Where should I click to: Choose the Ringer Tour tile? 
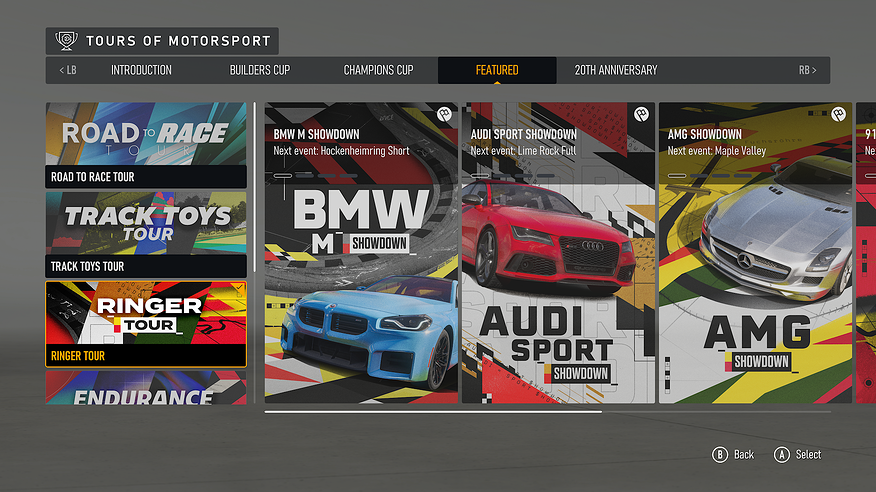tap(146, 324)
